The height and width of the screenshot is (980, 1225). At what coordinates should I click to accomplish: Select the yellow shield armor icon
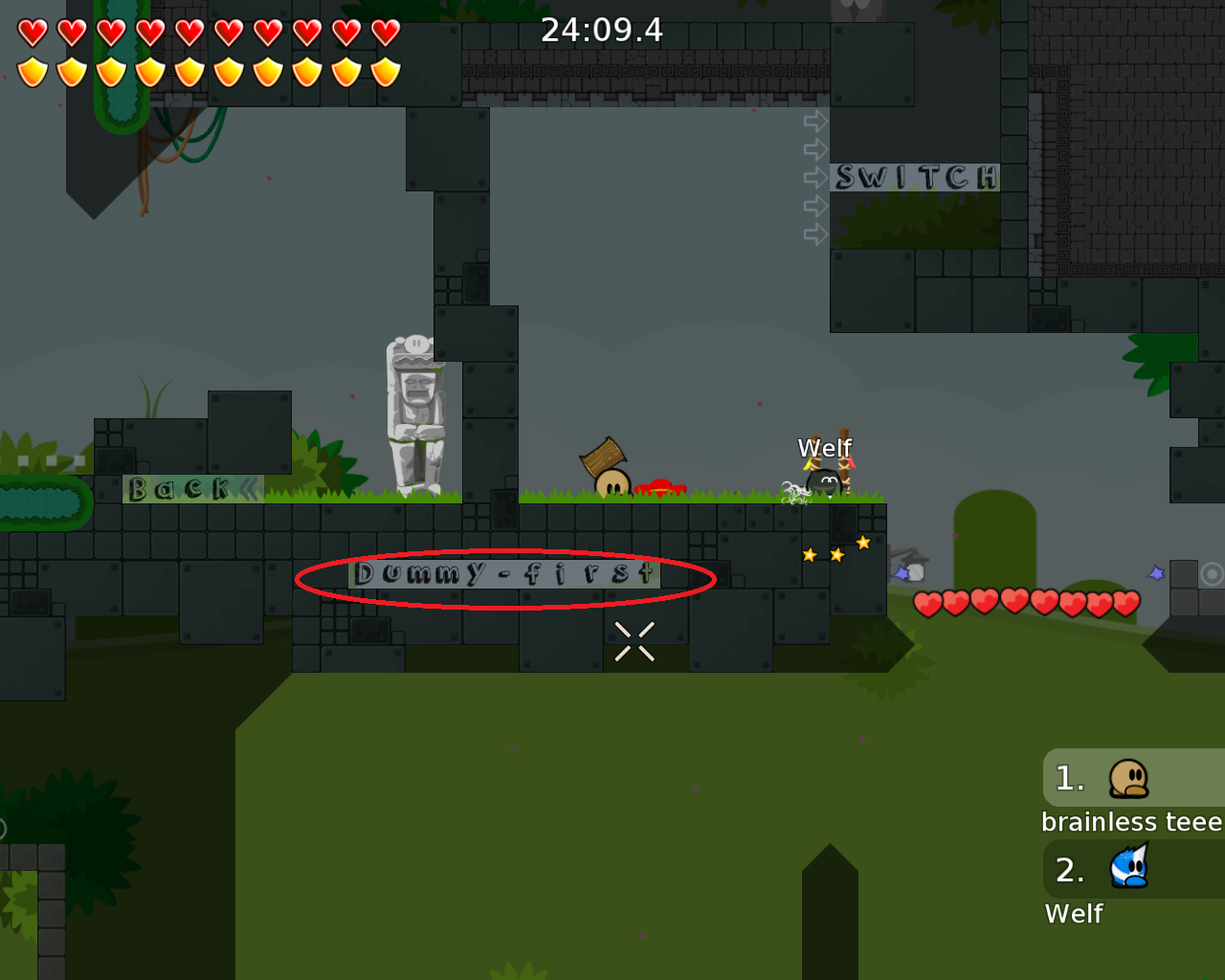pos(32,69)
